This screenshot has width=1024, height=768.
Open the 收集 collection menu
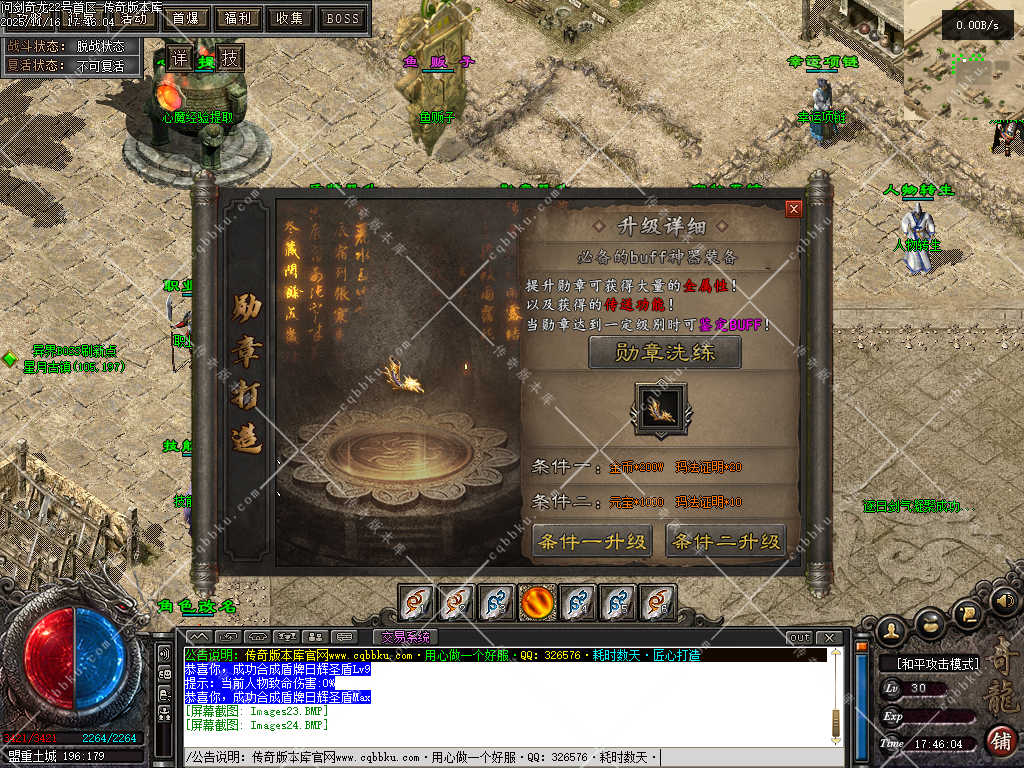290,18
